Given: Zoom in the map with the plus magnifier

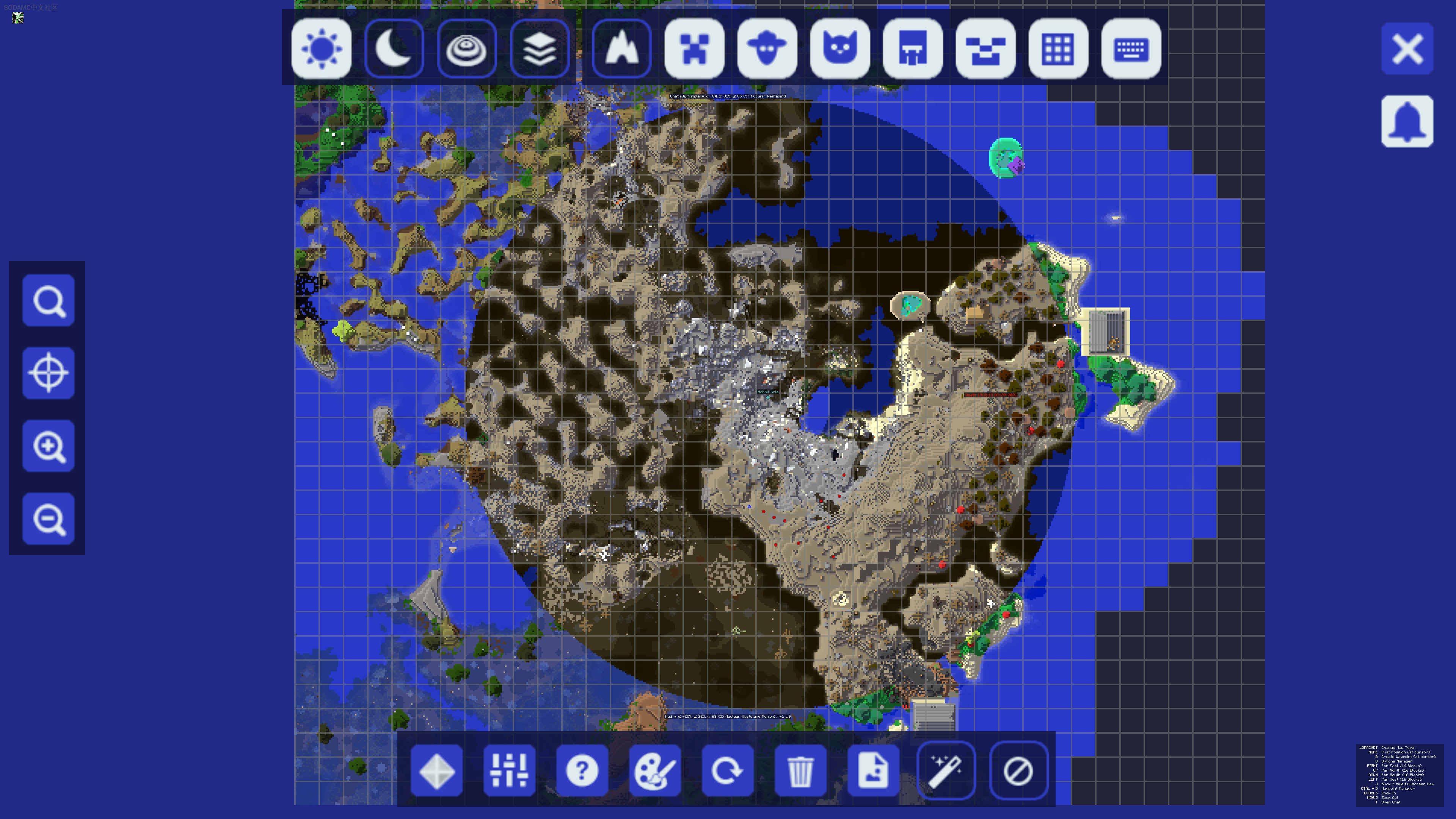Looking at the screenshot, I should [x=49, y=446].
